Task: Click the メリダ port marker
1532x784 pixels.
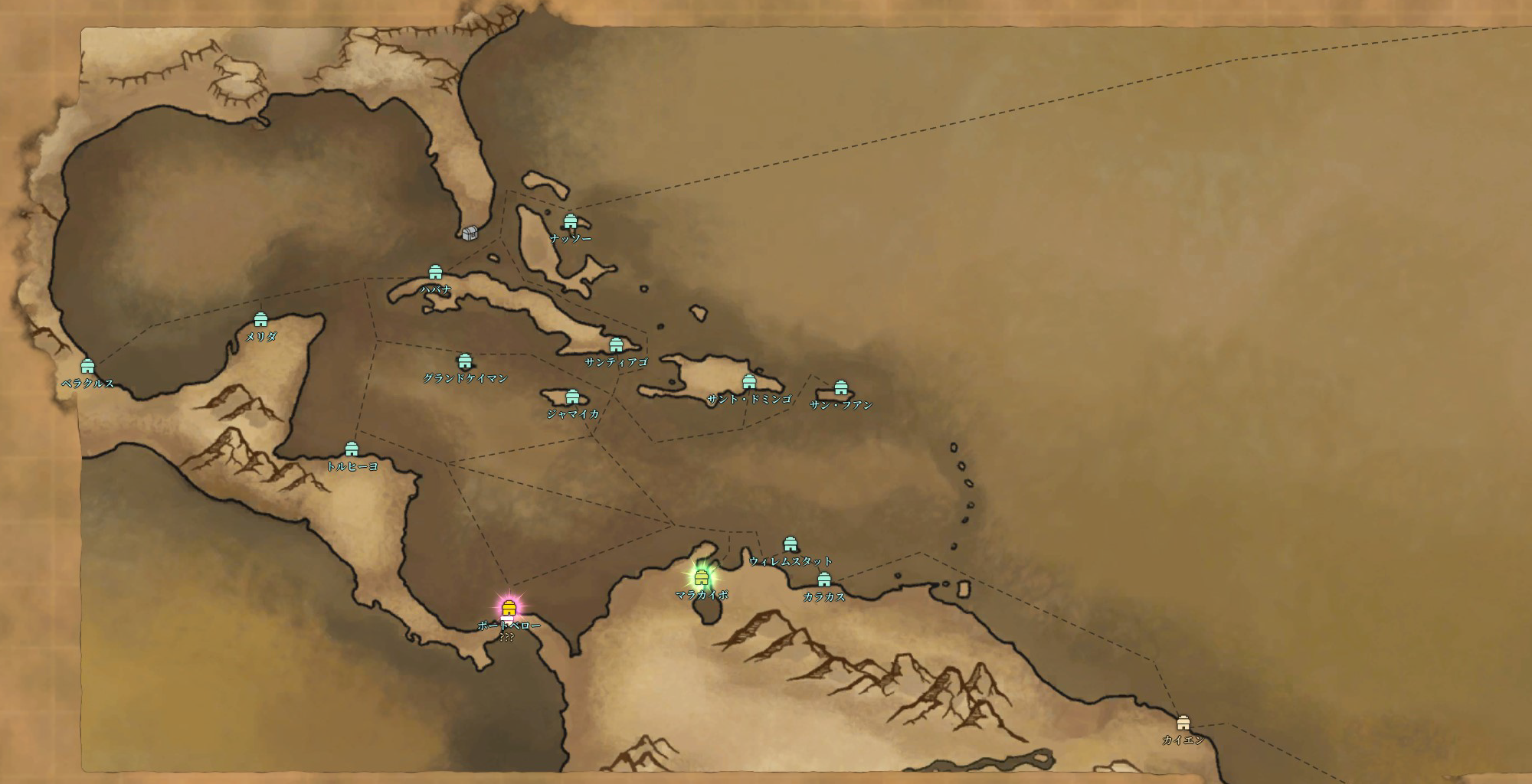Action: [x=260, y=319]
